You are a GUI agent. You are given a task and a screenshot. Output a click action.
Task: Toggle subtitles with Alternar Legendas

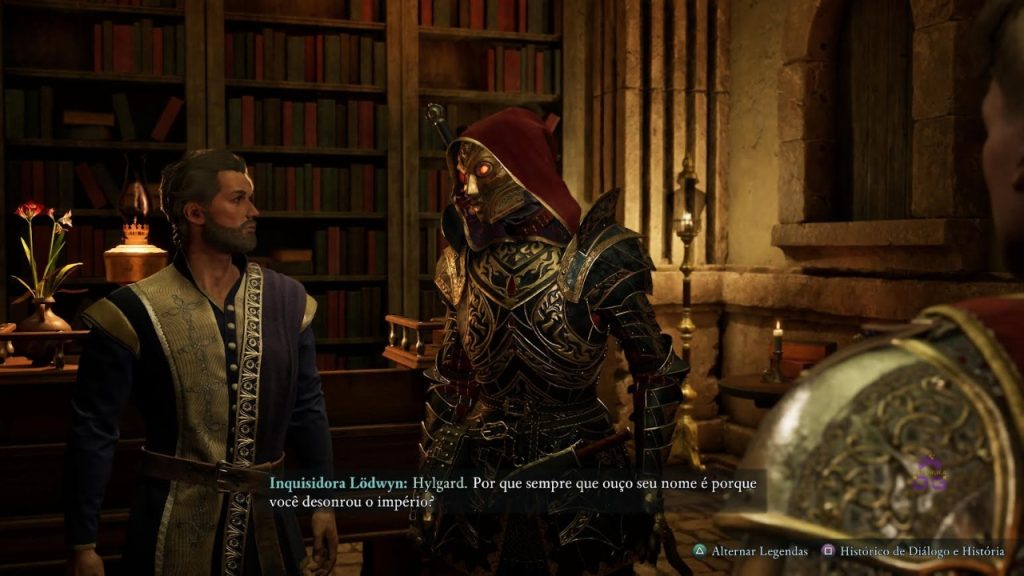coord(751,551)
